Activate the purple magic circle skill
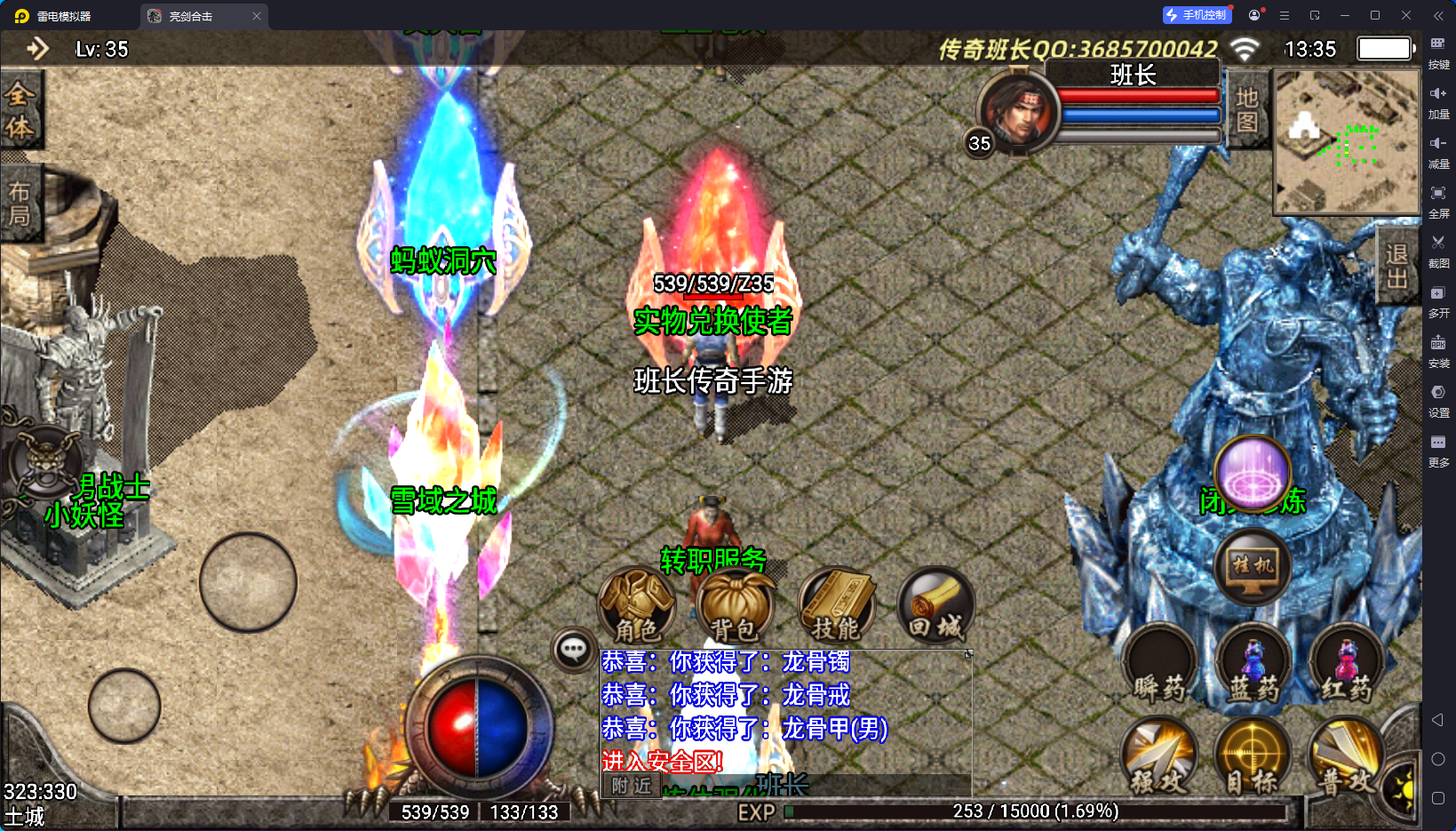Image resolution: width=1456 pixels, height=831 pixels. pos(1253,474)
